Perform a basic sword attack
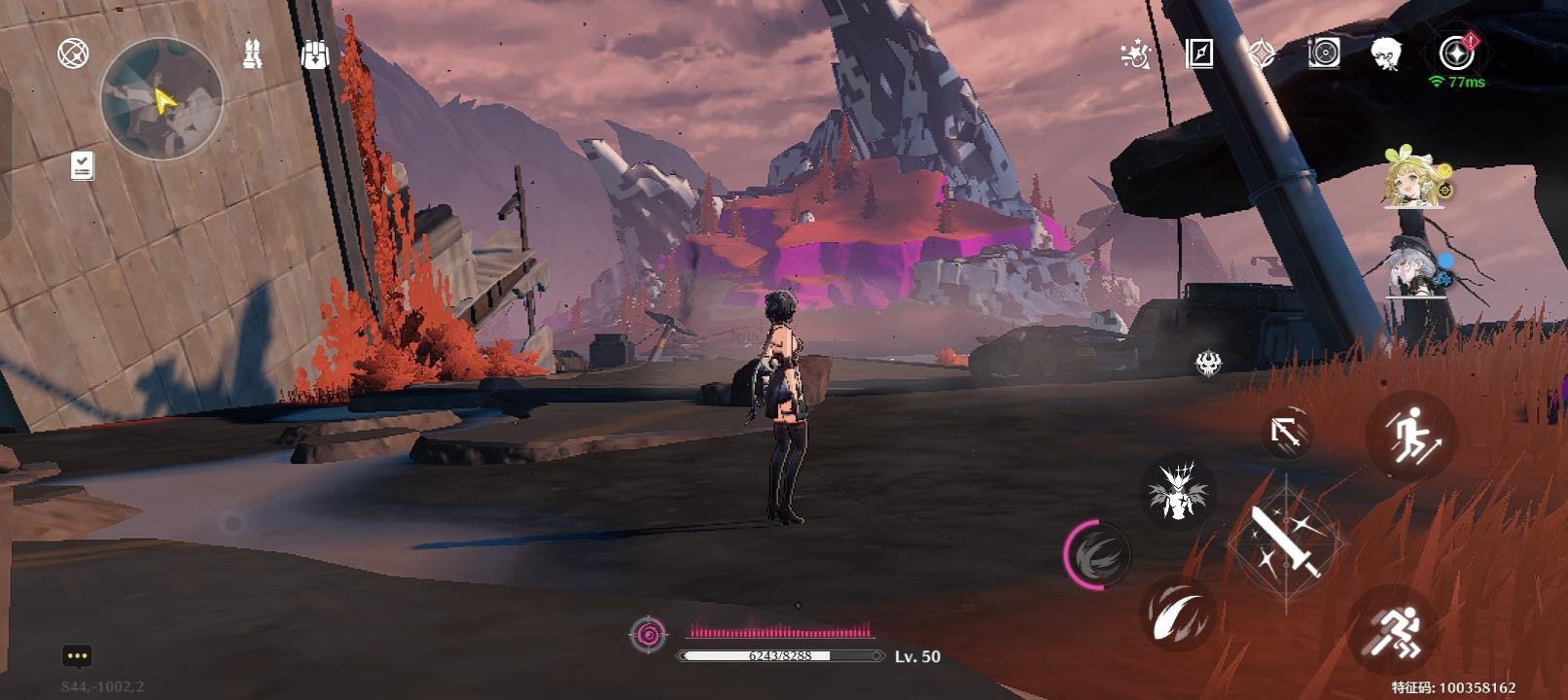Image resolution: width=1568 pixels, height=700 pixels. pos(1286,542)
